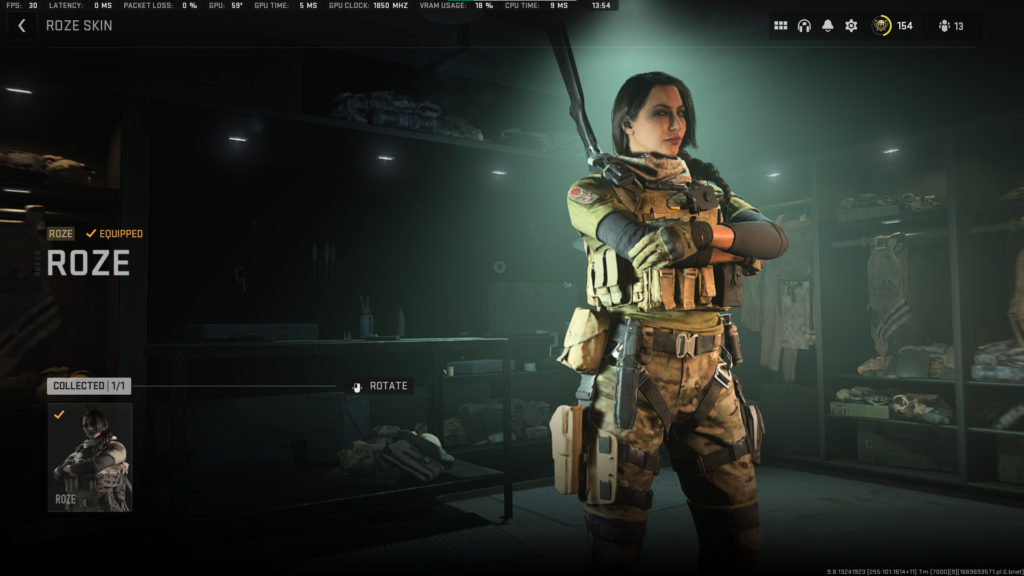Open settings with the gear icon
This screenshot has height=576, width=1024.
click(x=851, y=26)
